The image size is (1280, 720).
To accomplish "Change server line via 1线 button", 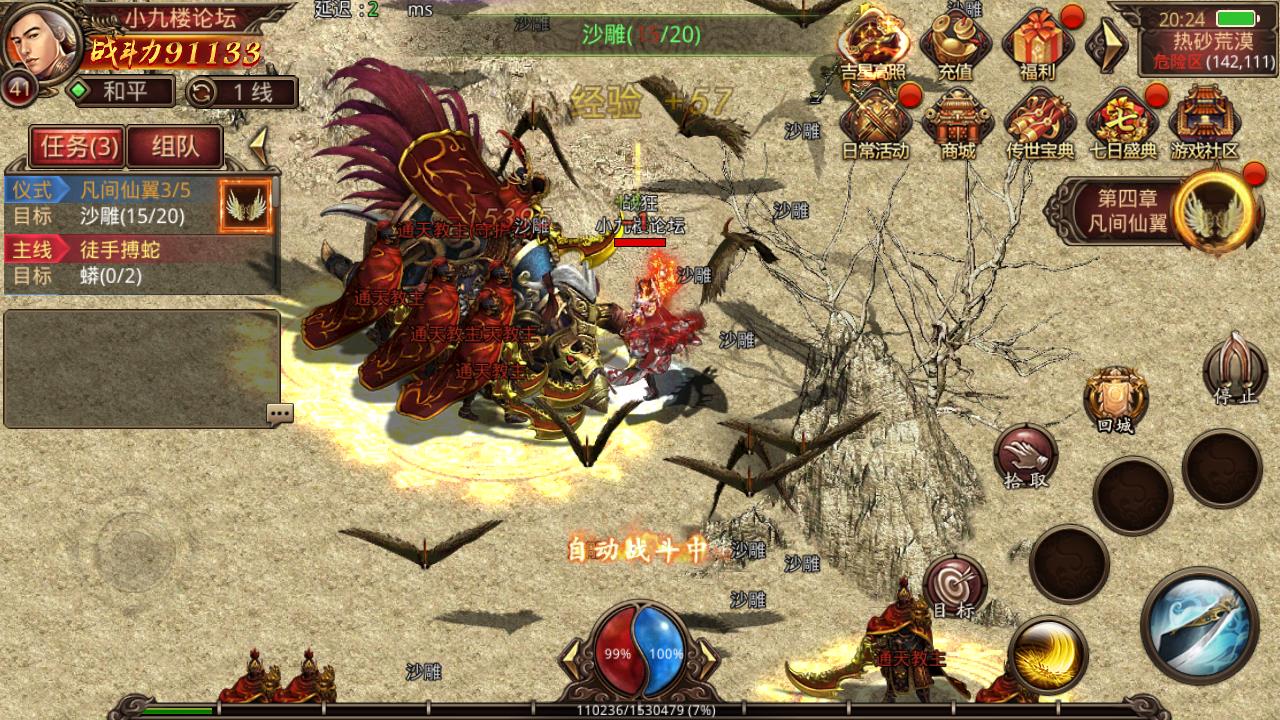I will (x=242, y=92).
